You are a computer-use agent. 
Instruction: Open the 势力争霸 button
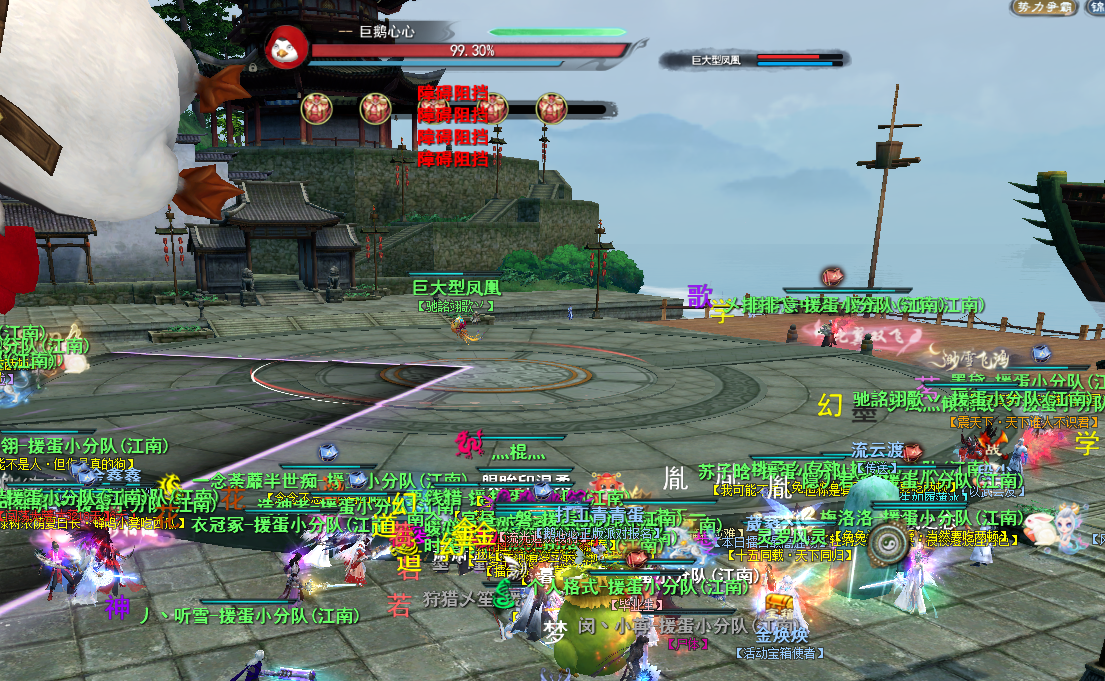[1042, 8]
